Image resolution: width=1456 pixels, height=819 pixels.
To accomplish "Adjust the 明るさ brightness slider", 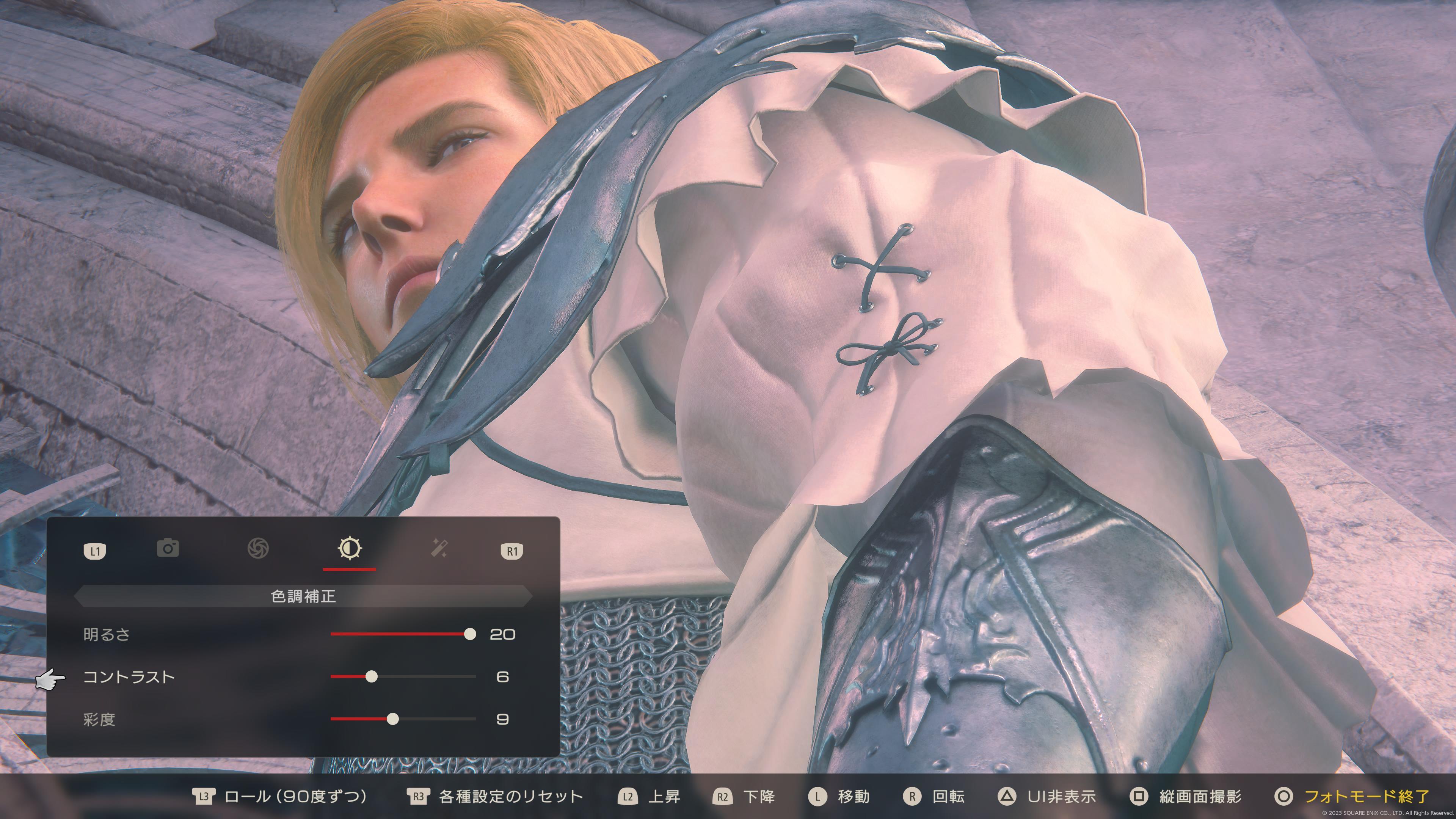I will coord(470,634).
